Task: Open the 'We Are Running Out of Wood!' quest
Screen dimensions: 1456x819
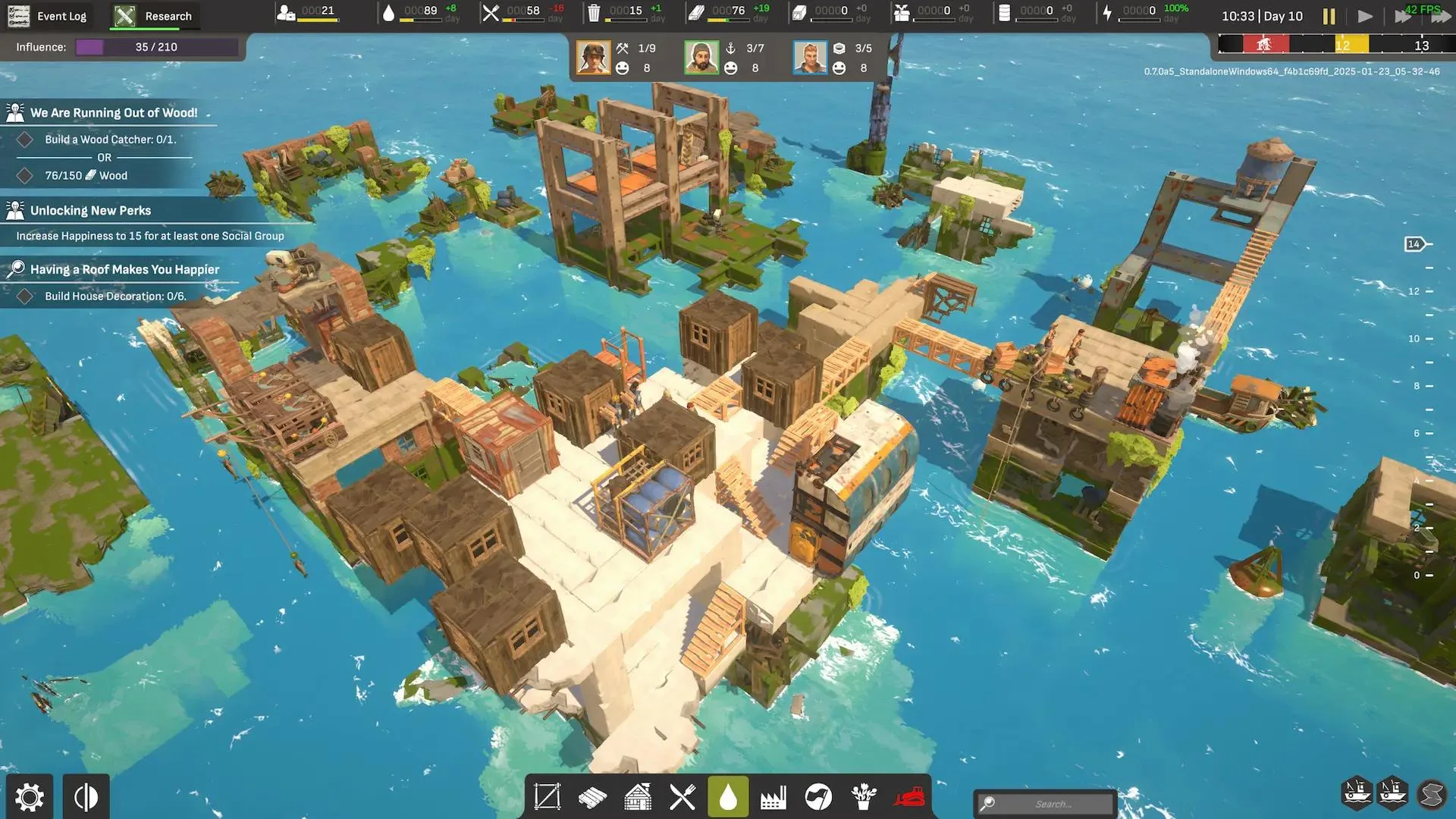Action: click(x=114, y=113)
